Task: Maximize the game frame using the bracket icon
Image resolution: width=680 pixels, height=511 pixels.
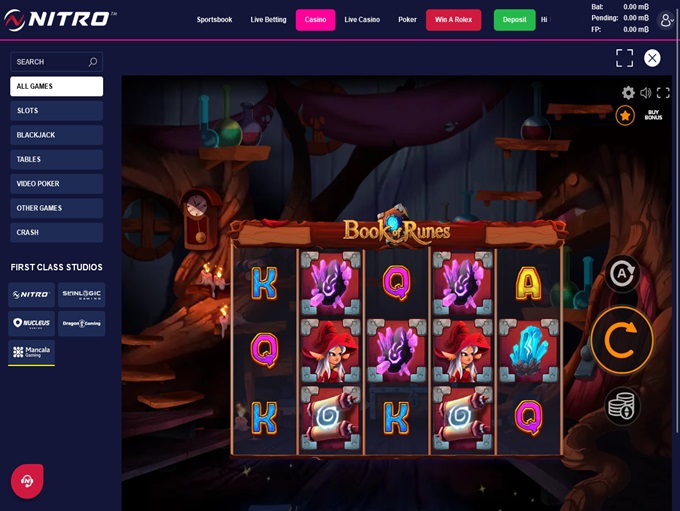Action: [624, 58]
